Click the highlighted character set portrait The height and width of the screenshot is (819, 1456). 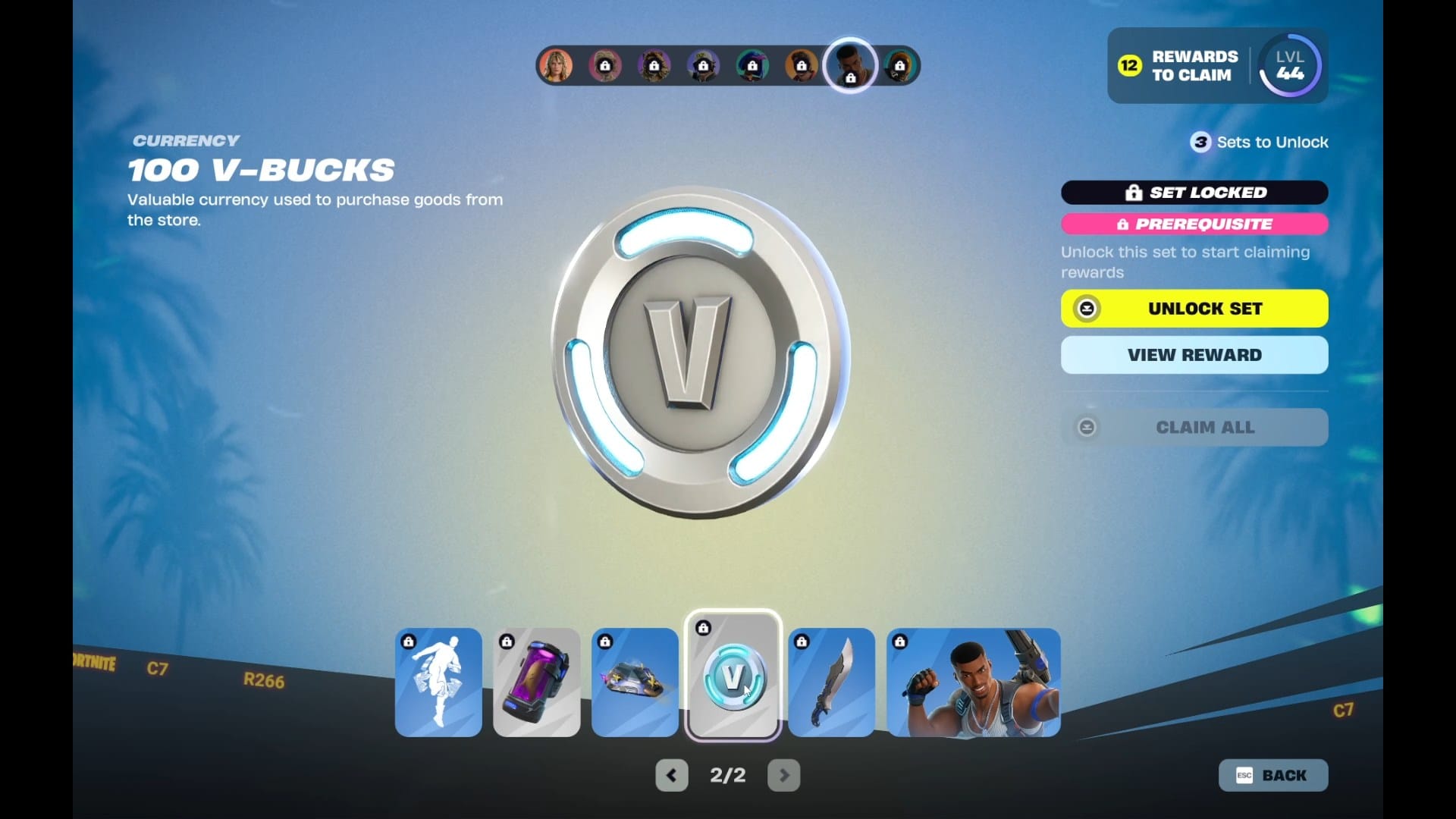850,66
